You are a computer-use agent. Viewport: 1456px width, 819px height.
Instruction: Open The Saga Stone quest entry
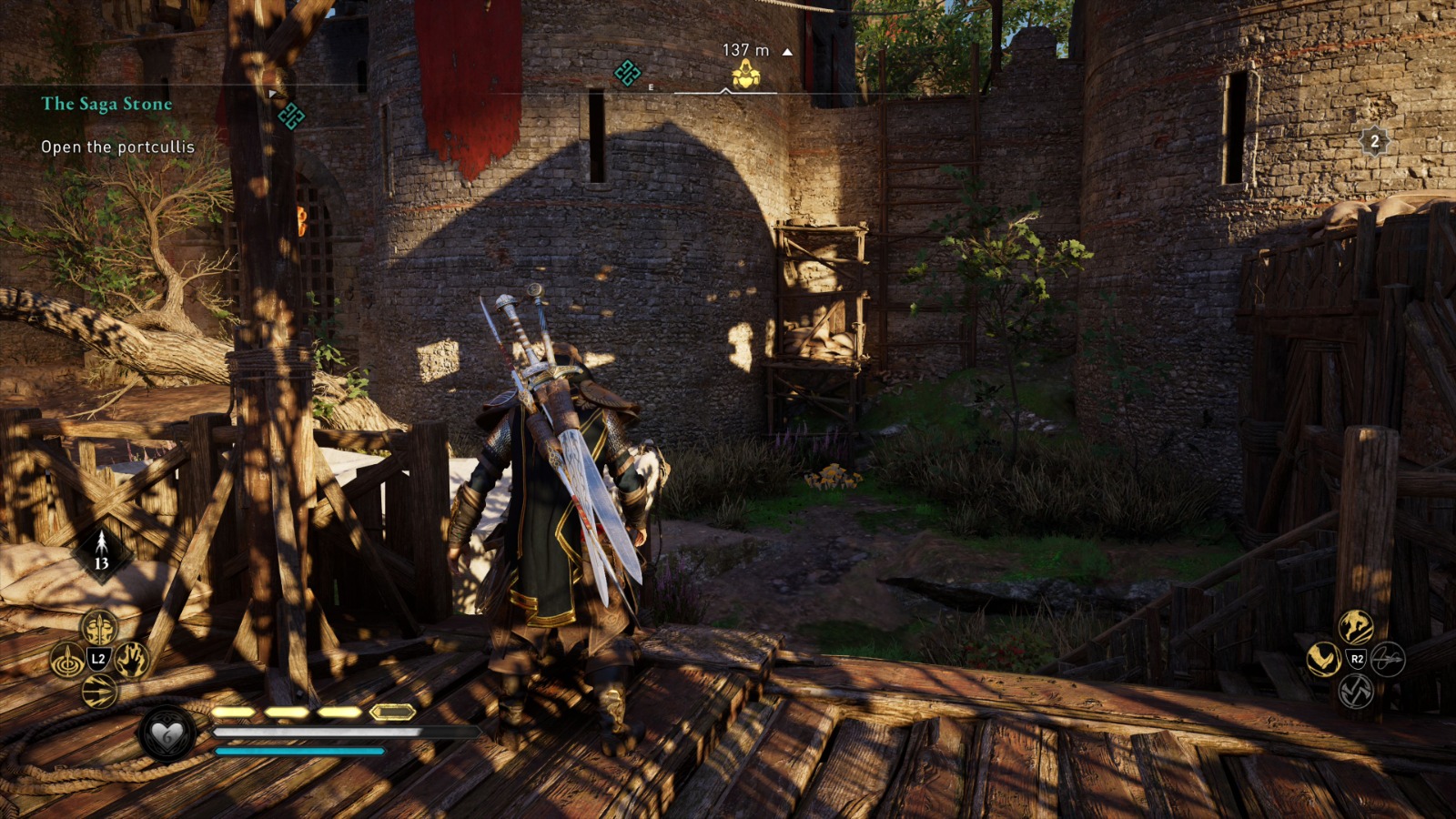pyautogui.click(x=106, y=104)
